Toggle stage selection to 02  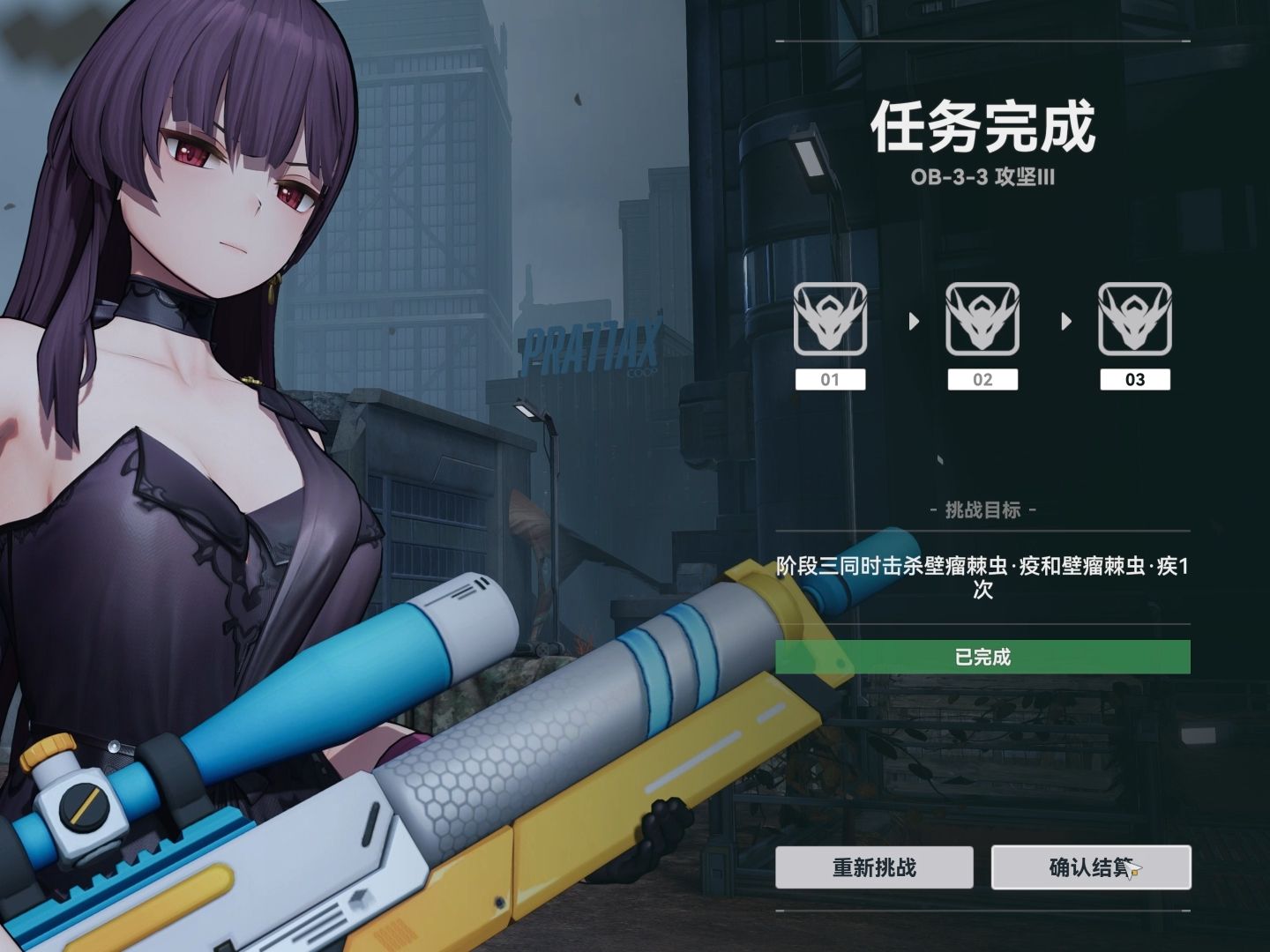coord(982,381)
